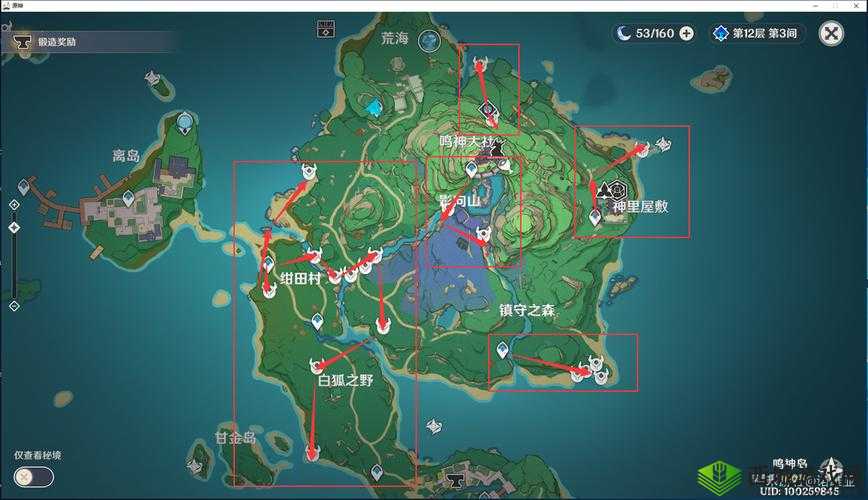Select the Statue of the Seven on 离岛
This screenshot has height=500, width=868.
pos(185,123)
